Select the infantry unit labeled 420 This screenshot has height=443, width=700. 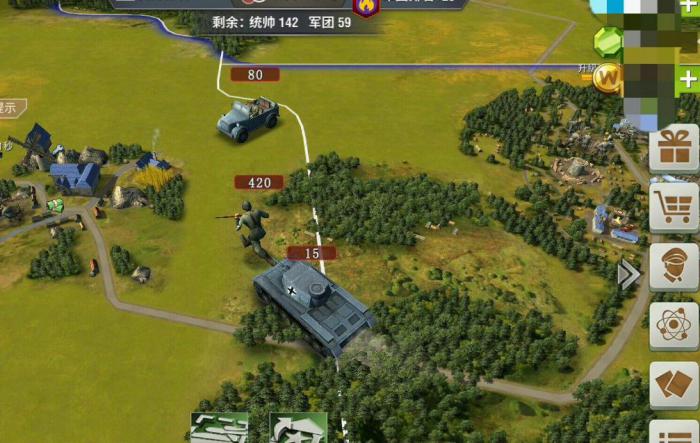click(x=252, y=225)
